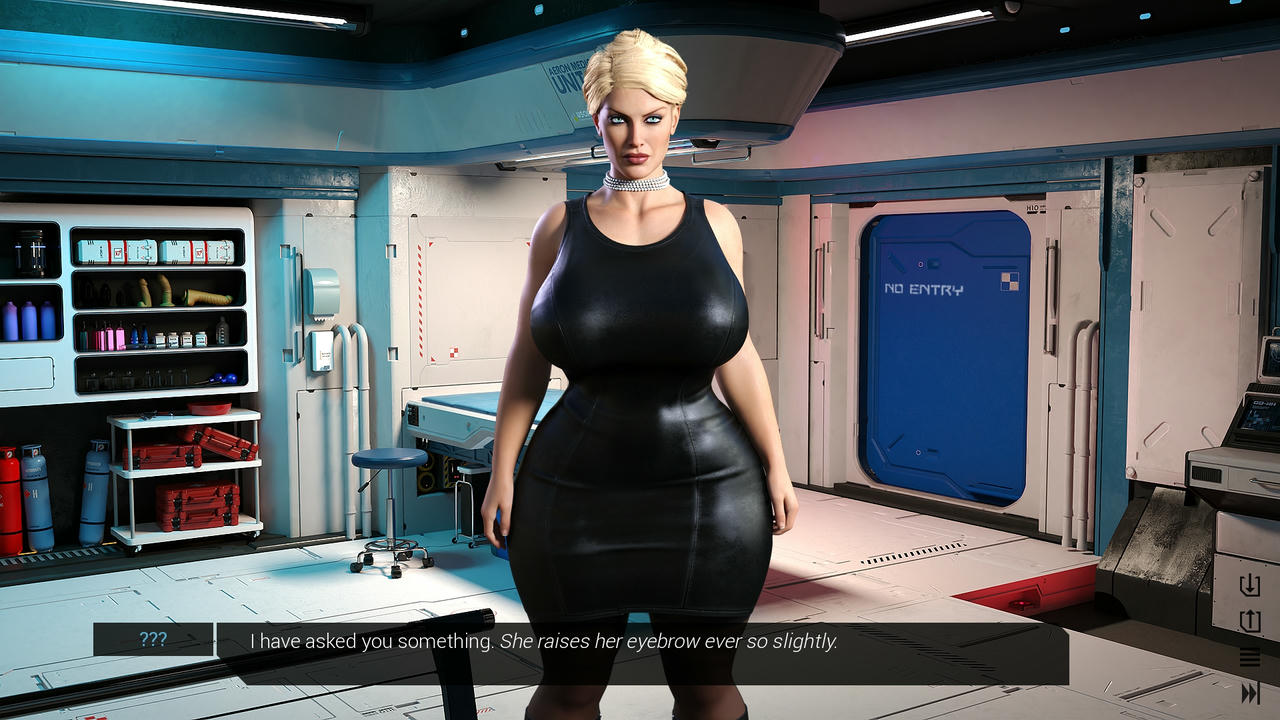Click the dialogue text to advance the story
The width and height of the screenshot is (1280, 720).
tap(545, 642)
